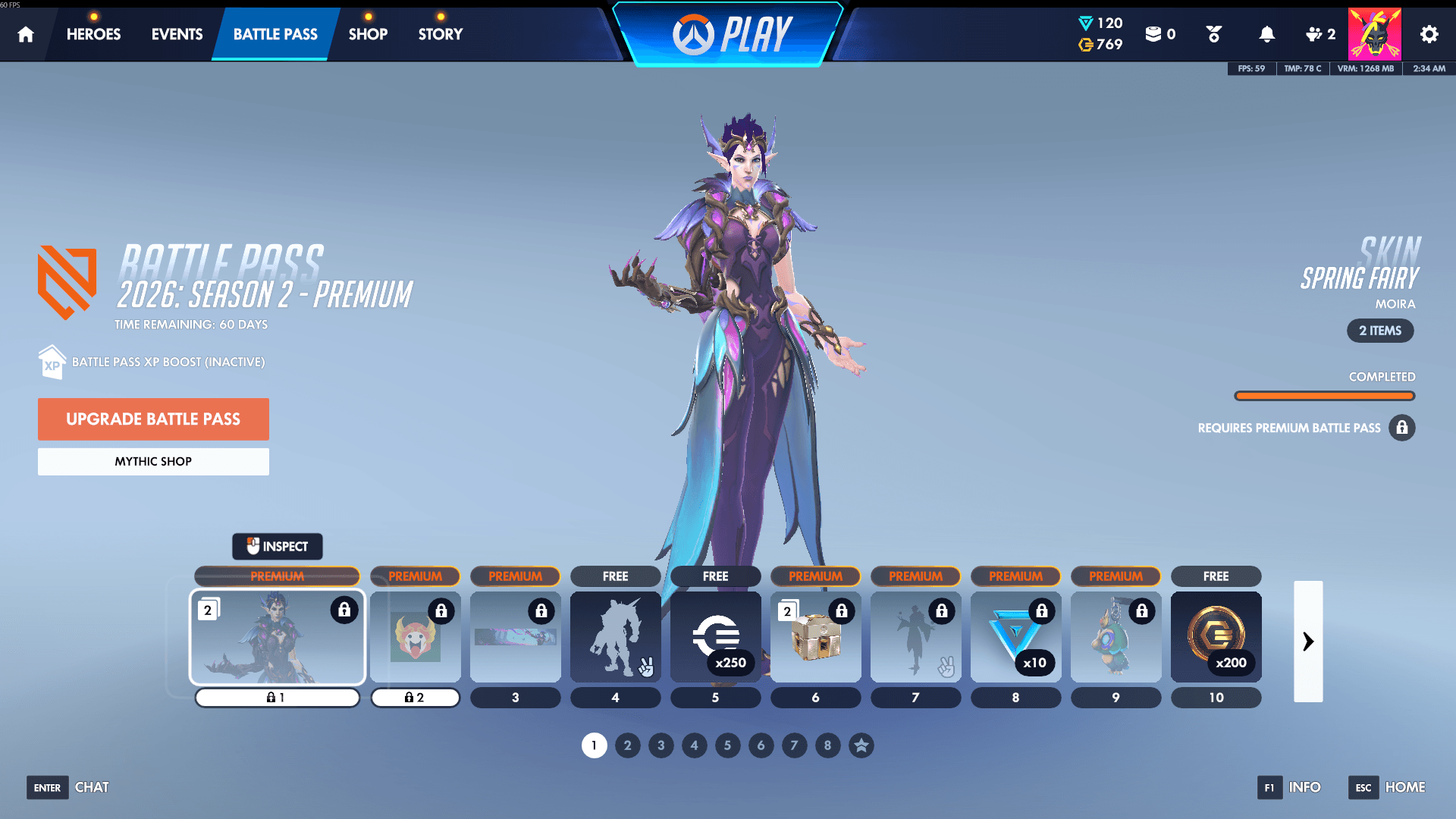This screenshot has height=819, width=1456.
Task: Open the Shop tab
Action: point(368,33)
